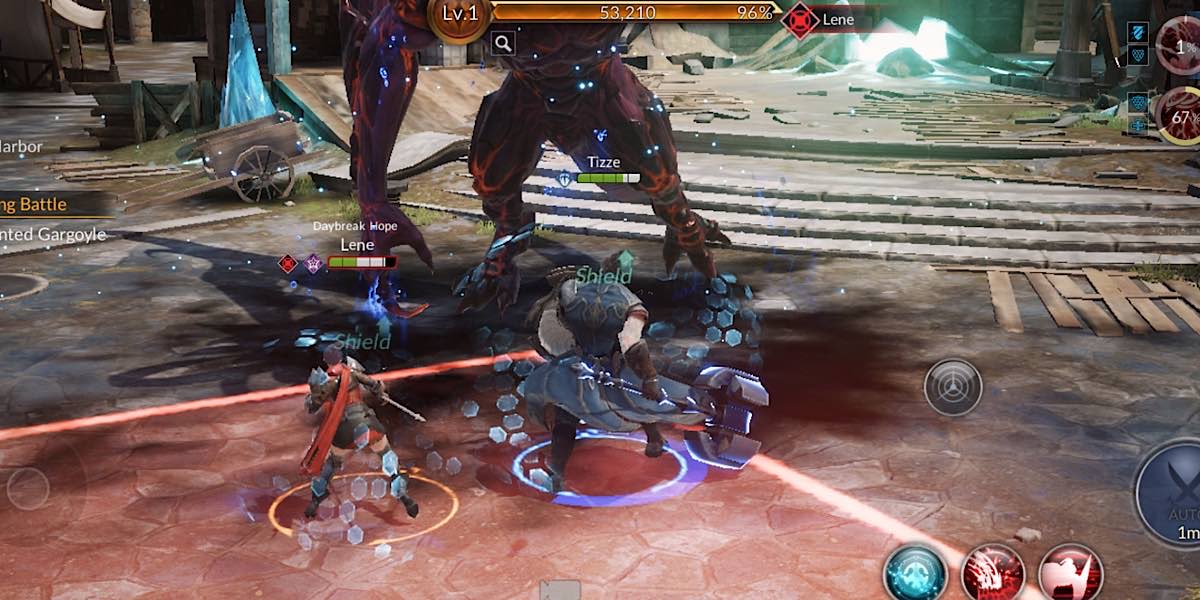The image size is (1200, 600).
Task: Activate the radar target-lock button
Action: pyautogui.click(x=952, y=387)
